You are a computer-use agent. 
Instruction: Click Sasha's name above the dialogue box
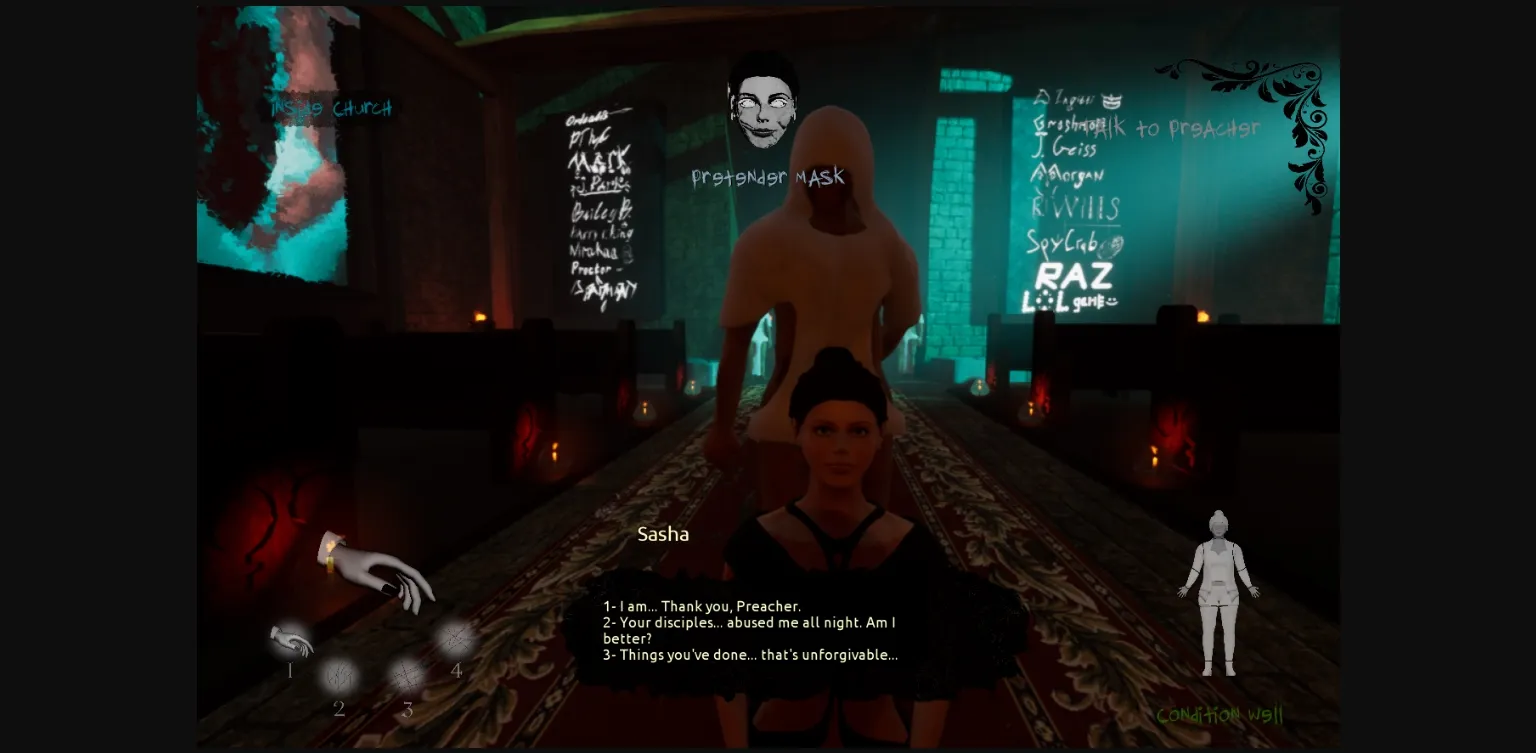click(x=663, y=534)
